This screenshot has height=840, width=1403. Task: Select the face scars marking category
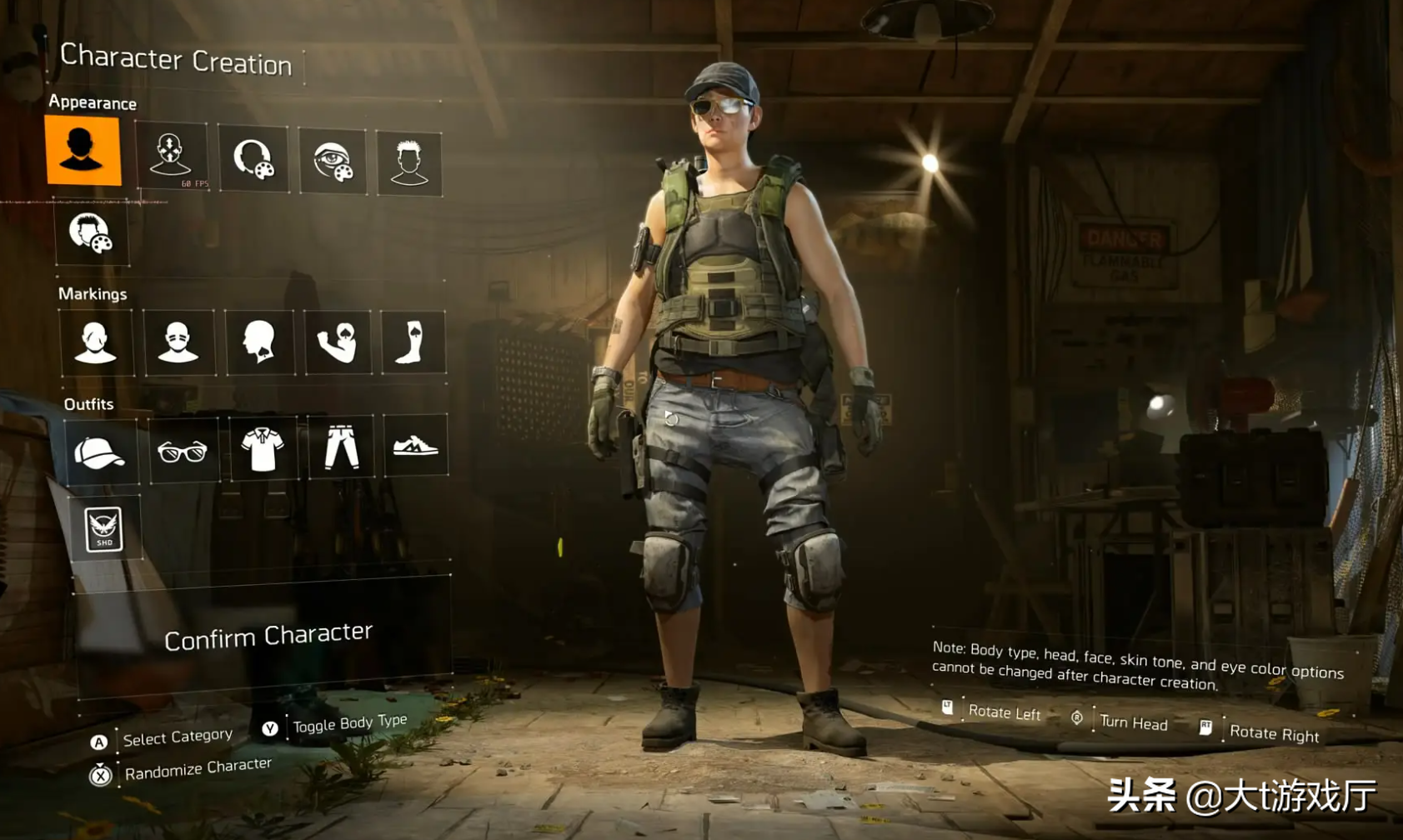point(95,342)
